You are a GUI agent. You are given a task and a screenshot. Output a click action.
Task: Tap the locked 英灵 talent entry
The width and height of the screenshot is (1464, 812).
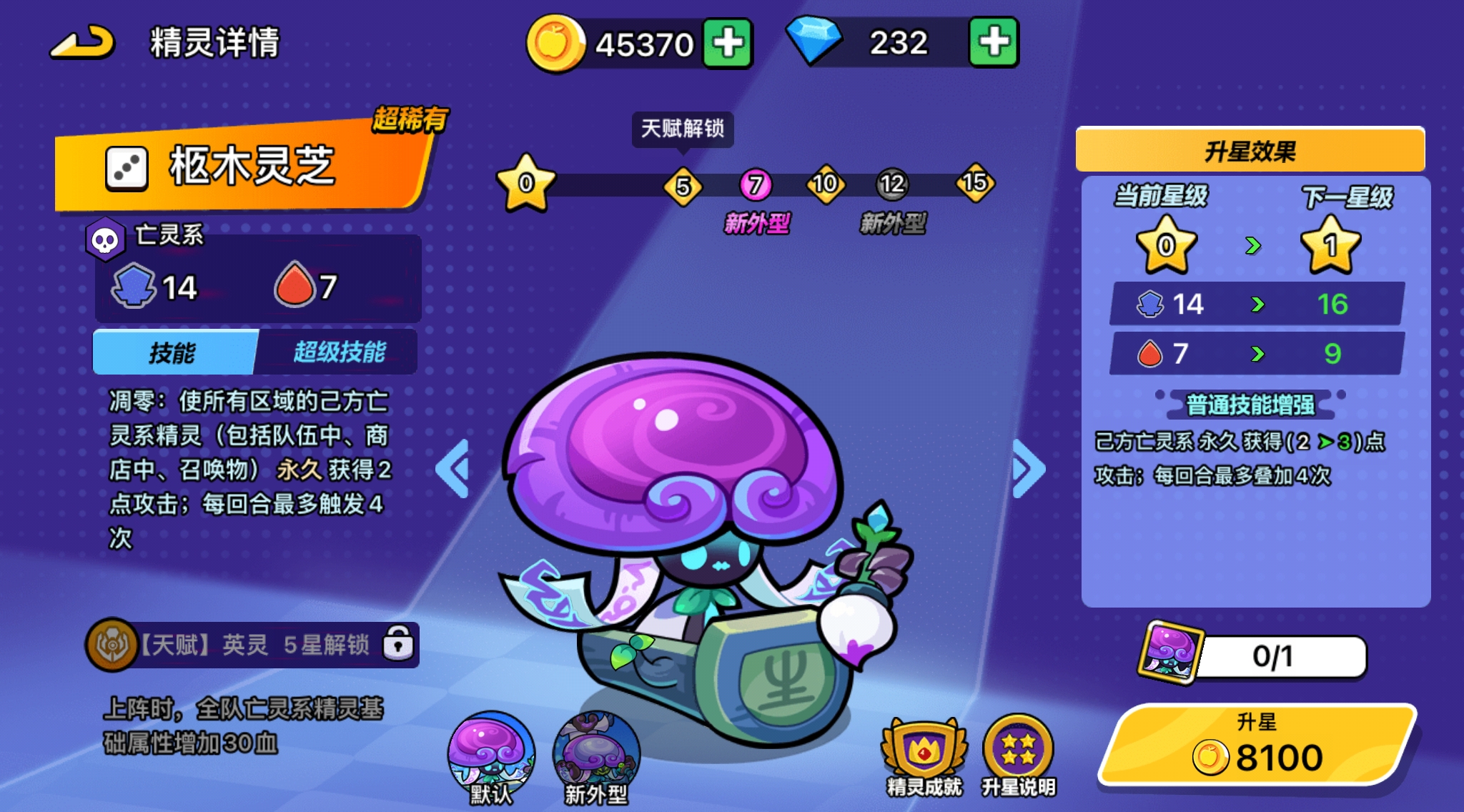tap(252, 645)
